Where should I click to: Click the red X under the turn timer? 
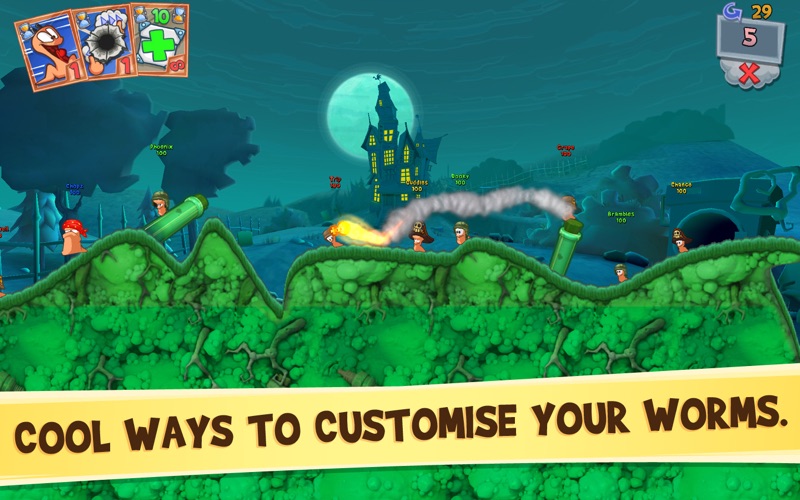[747, 73]
